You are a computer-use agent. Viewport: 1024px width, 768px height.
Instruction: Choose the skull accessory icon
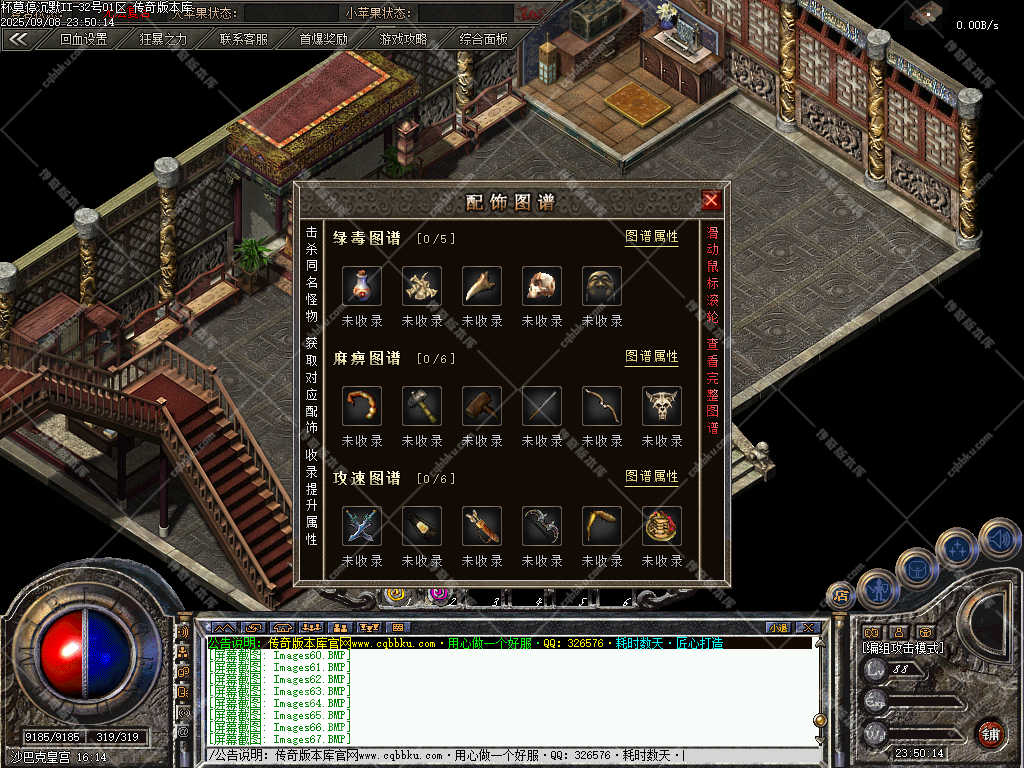click(542, 286)
